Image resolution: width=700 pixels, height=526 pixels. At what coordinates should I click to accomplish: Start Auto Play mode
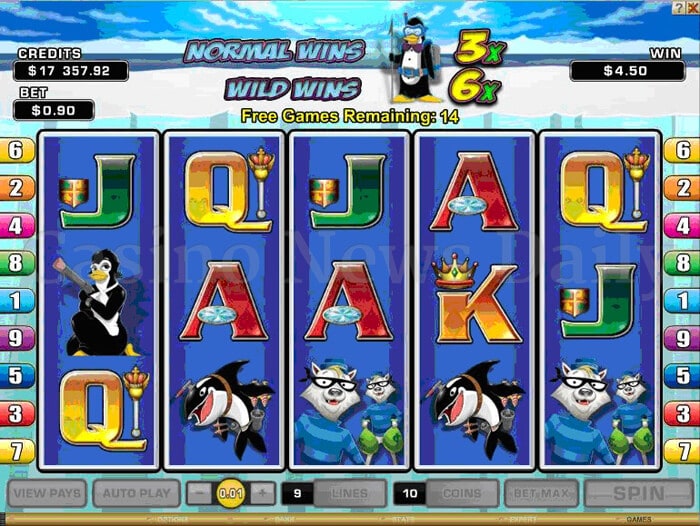click(x=136, y=493)
